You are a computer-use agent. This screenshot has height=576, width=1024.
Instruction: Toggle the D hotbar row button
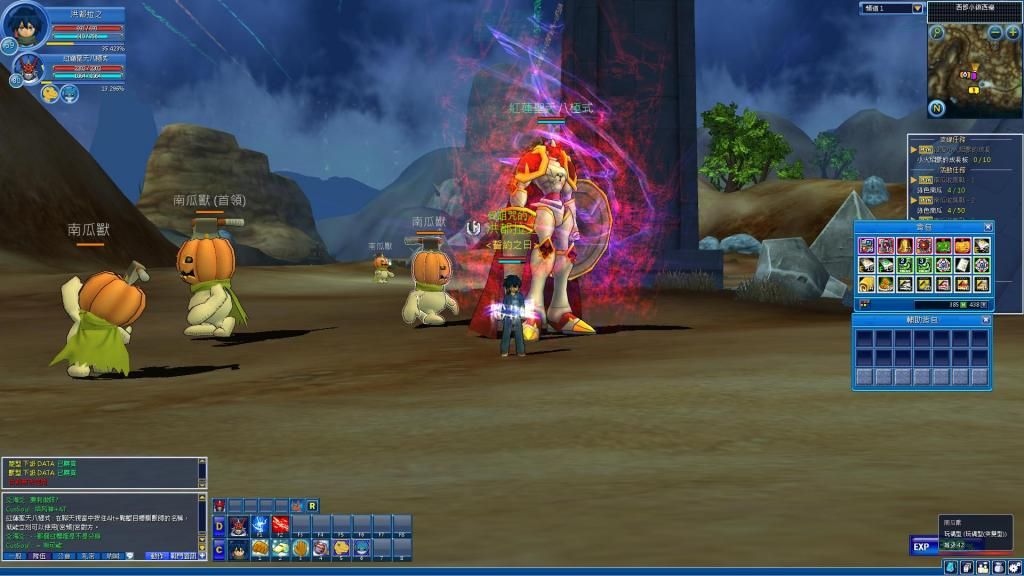click(x=219, y=526)
